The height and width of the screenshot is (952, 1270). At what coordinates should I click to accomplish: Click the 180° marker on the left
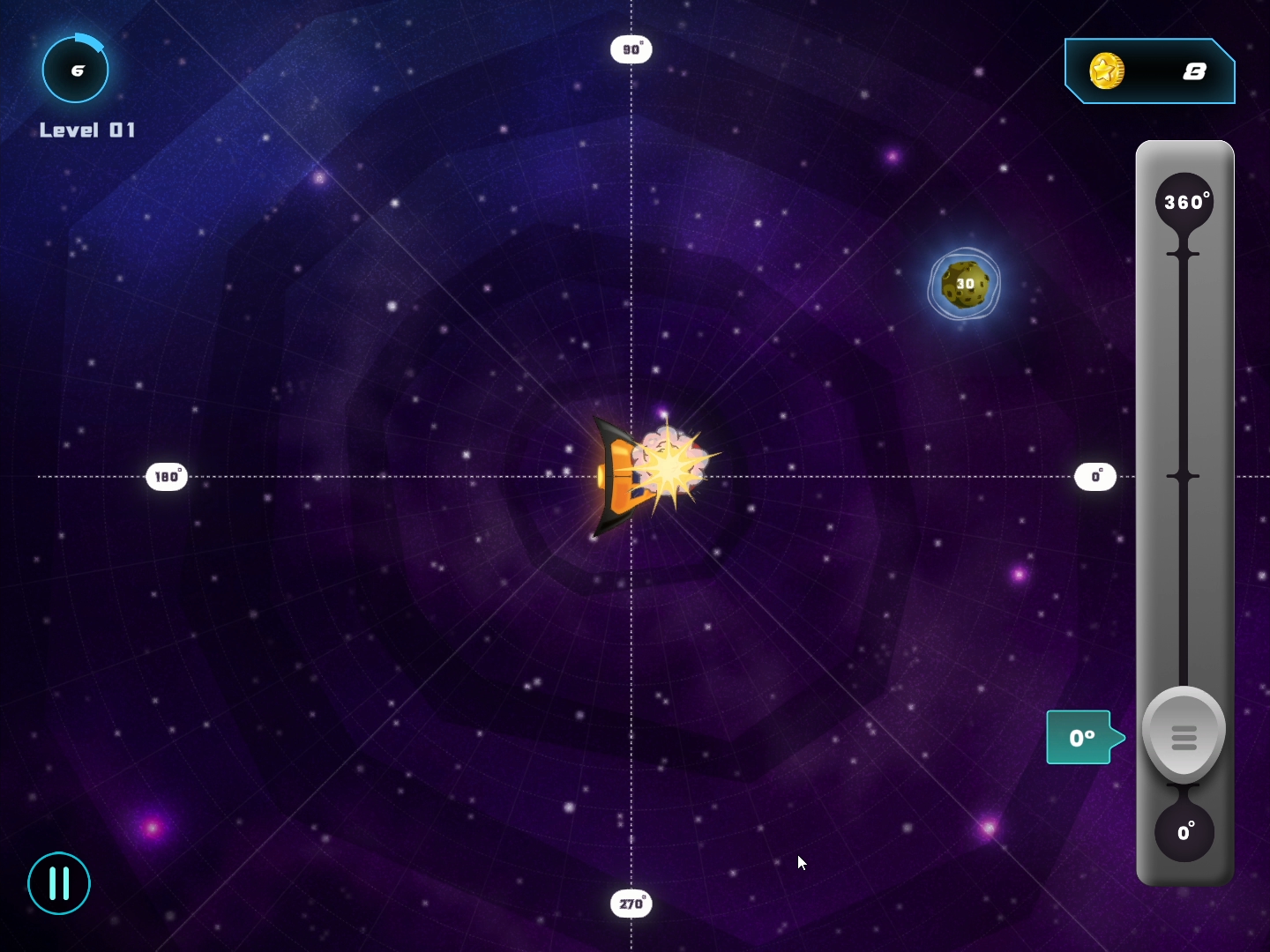pyautogui.click(x=167, y=476)
